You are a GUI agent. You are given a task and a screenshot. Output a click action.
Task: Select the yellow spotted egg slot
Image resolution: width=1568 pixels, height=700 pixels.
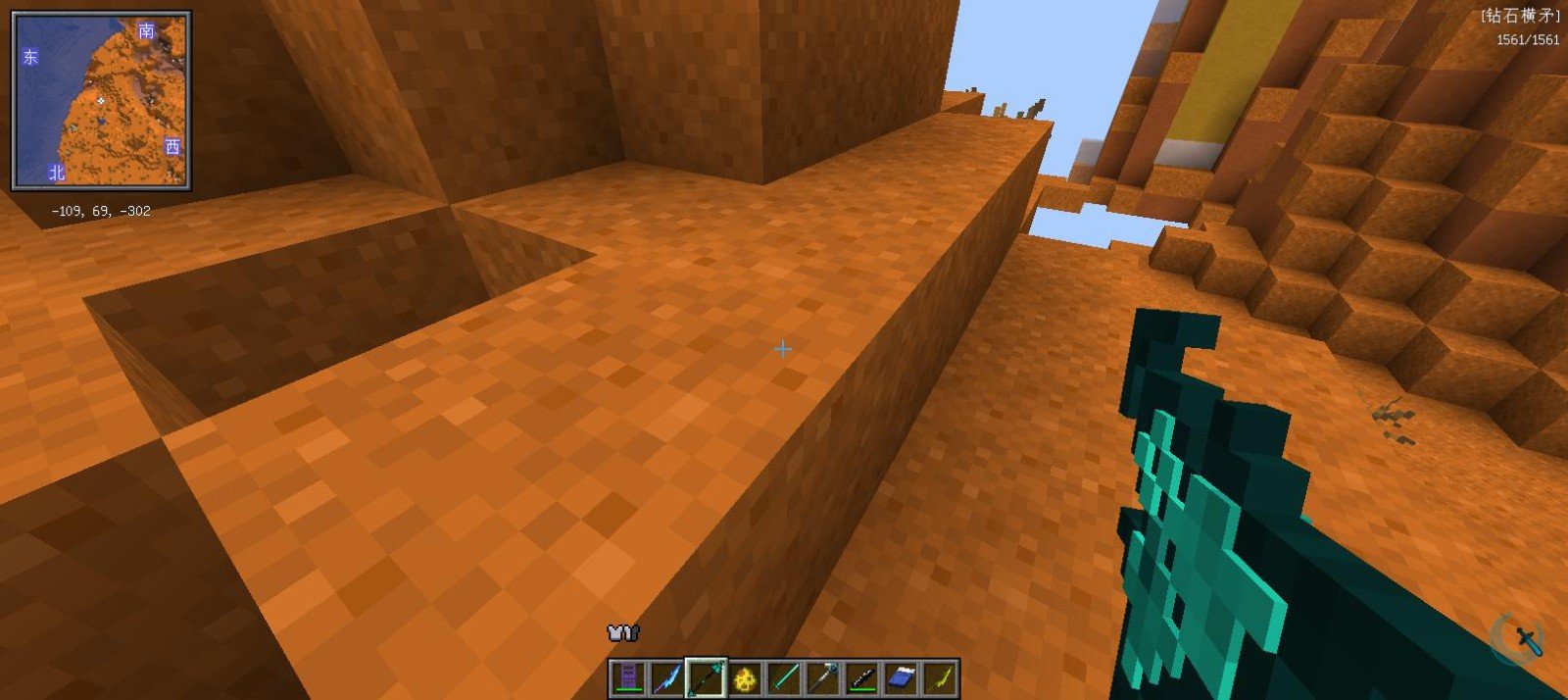coord(745,677)
